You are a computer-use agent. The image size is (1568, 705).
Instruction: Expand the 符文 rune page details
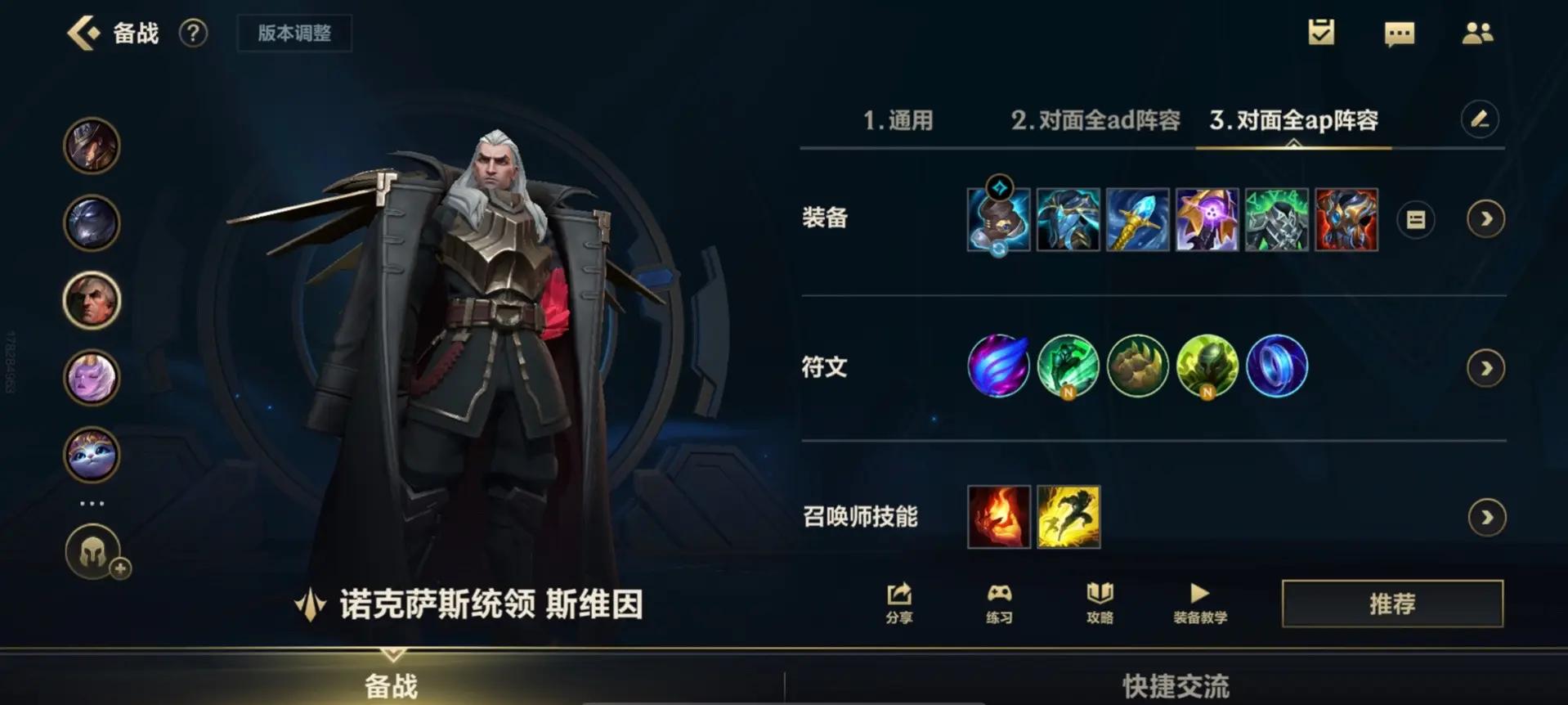(1485, 367)
